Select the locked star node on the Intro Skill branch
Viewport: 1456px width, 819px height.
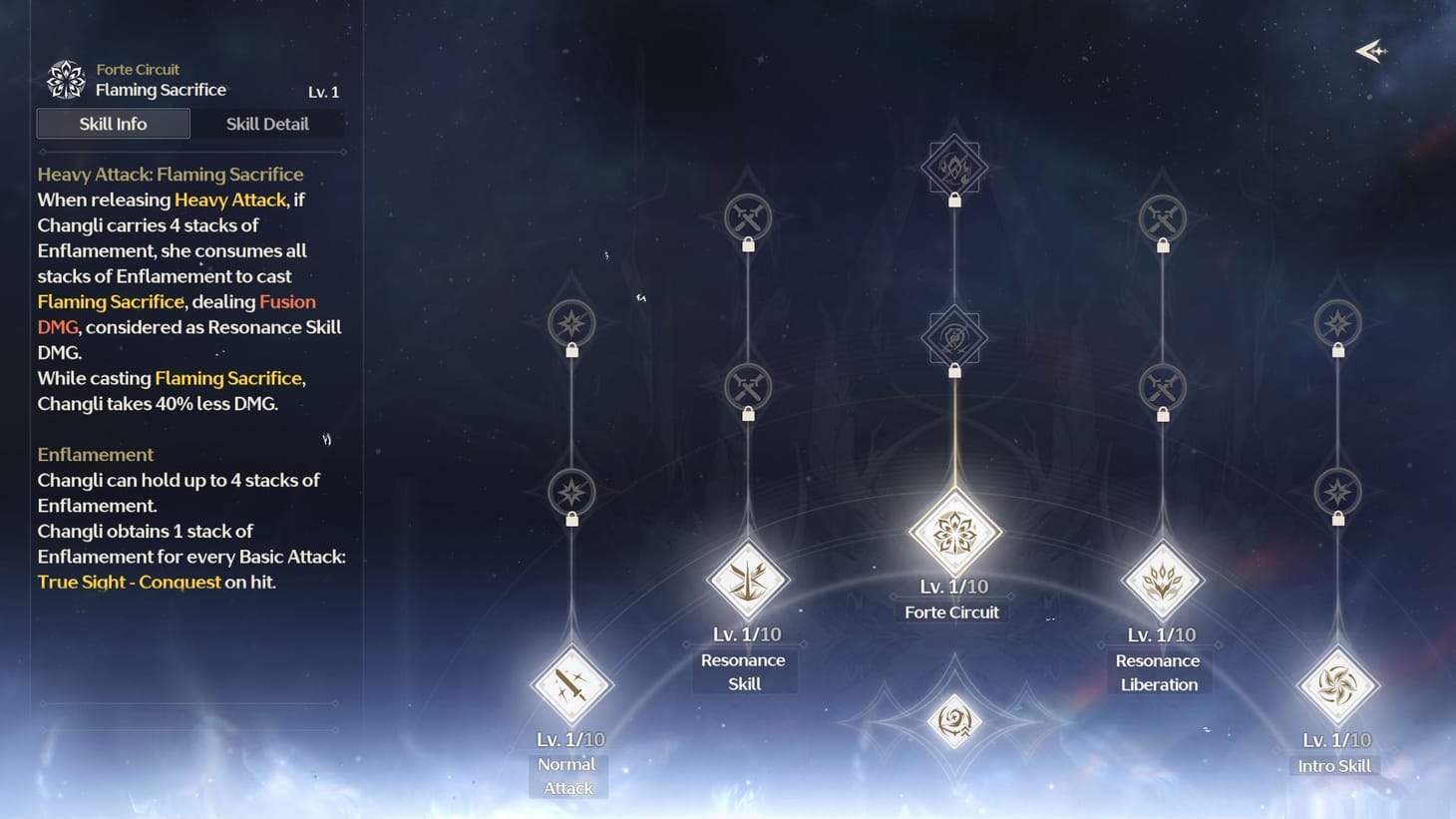1335,493
